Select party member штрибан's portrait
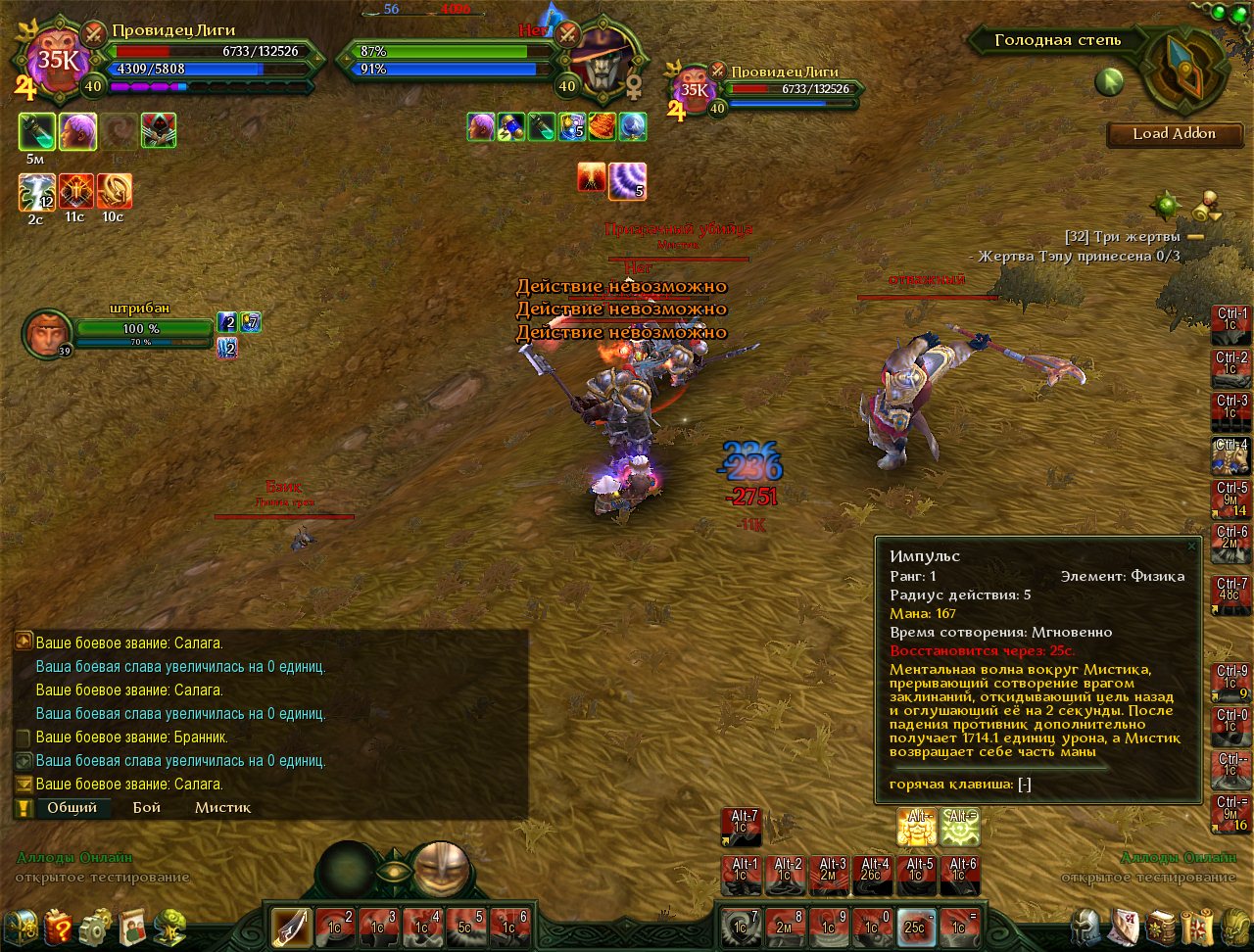 coord(47,333)
